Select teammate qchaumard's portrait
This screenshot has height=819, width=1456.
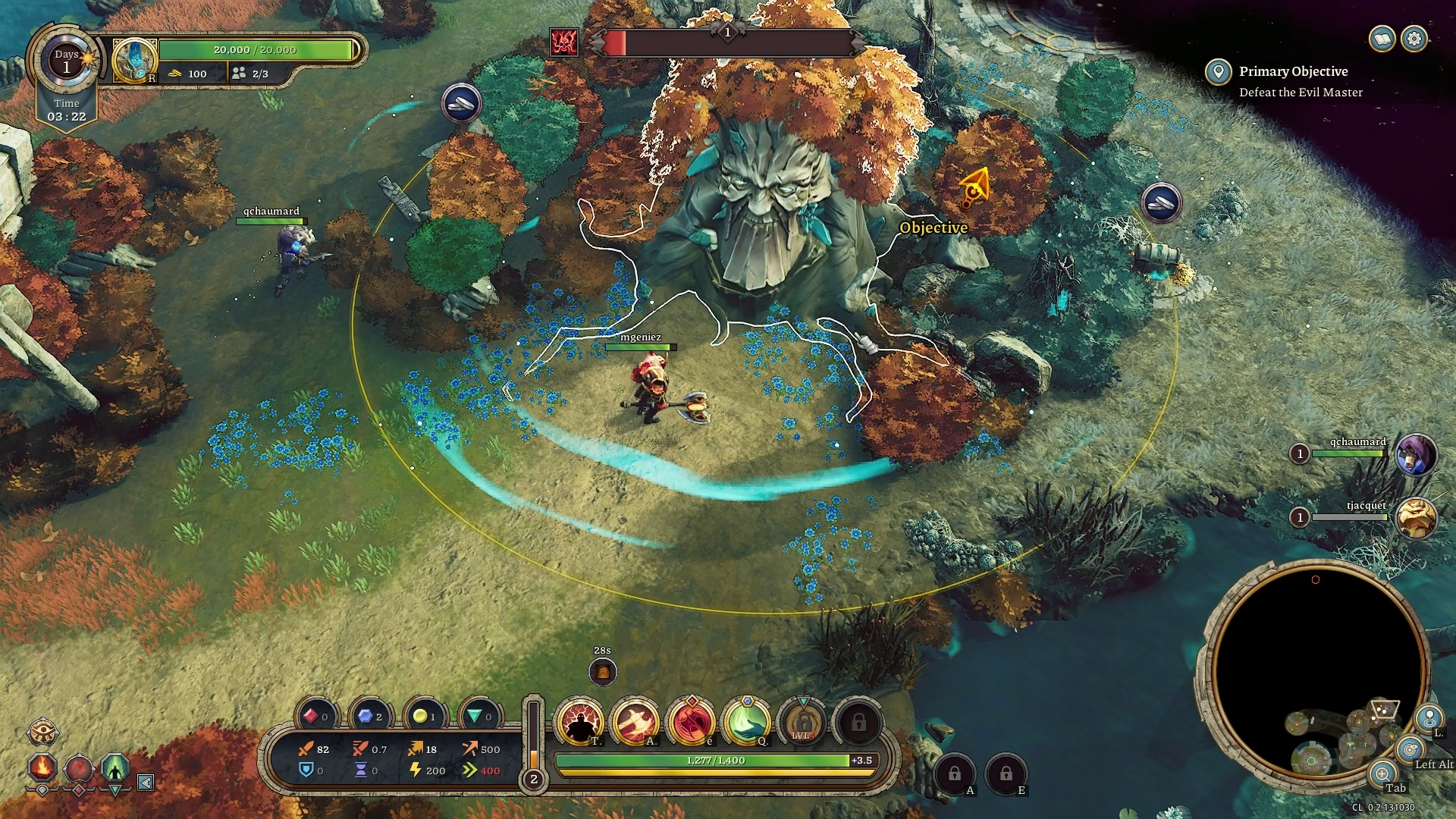[1417, 454]
